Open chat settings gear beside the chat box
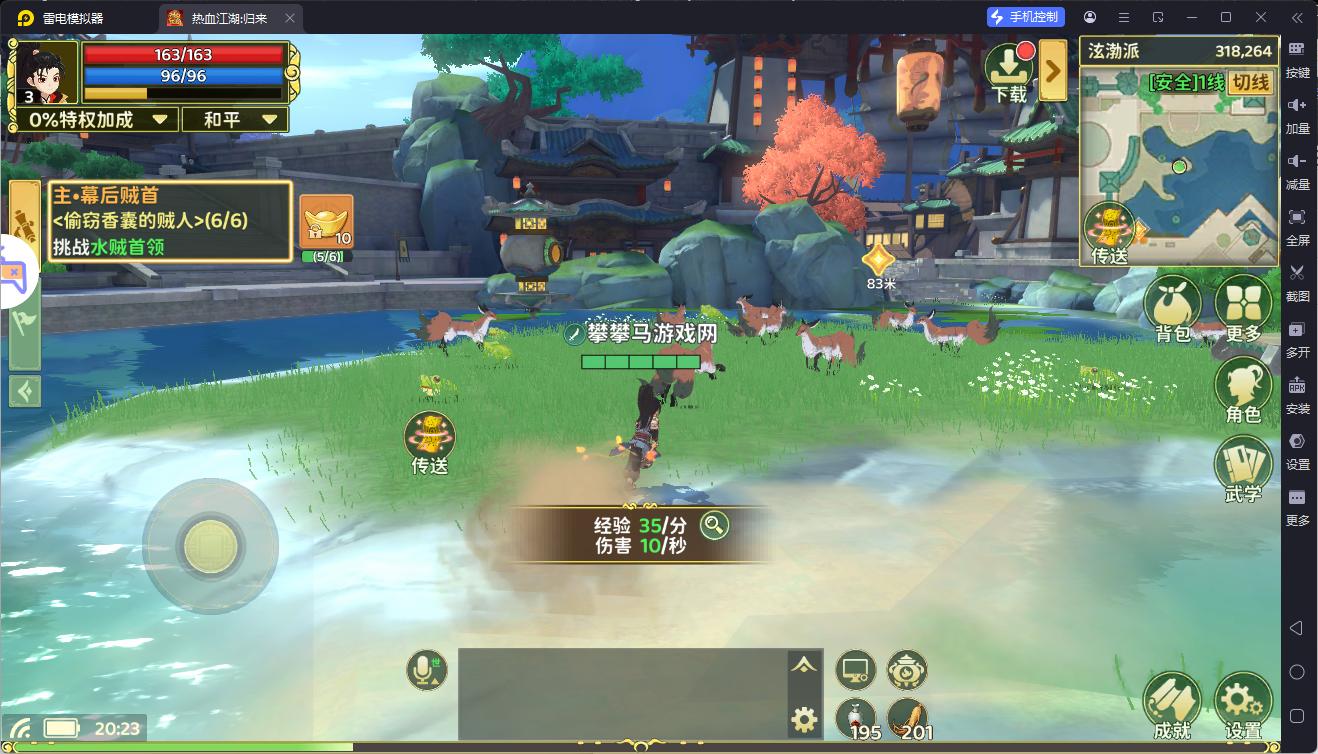The height and width of the screenshot is (754, 1318). click(x=804, y=718)
